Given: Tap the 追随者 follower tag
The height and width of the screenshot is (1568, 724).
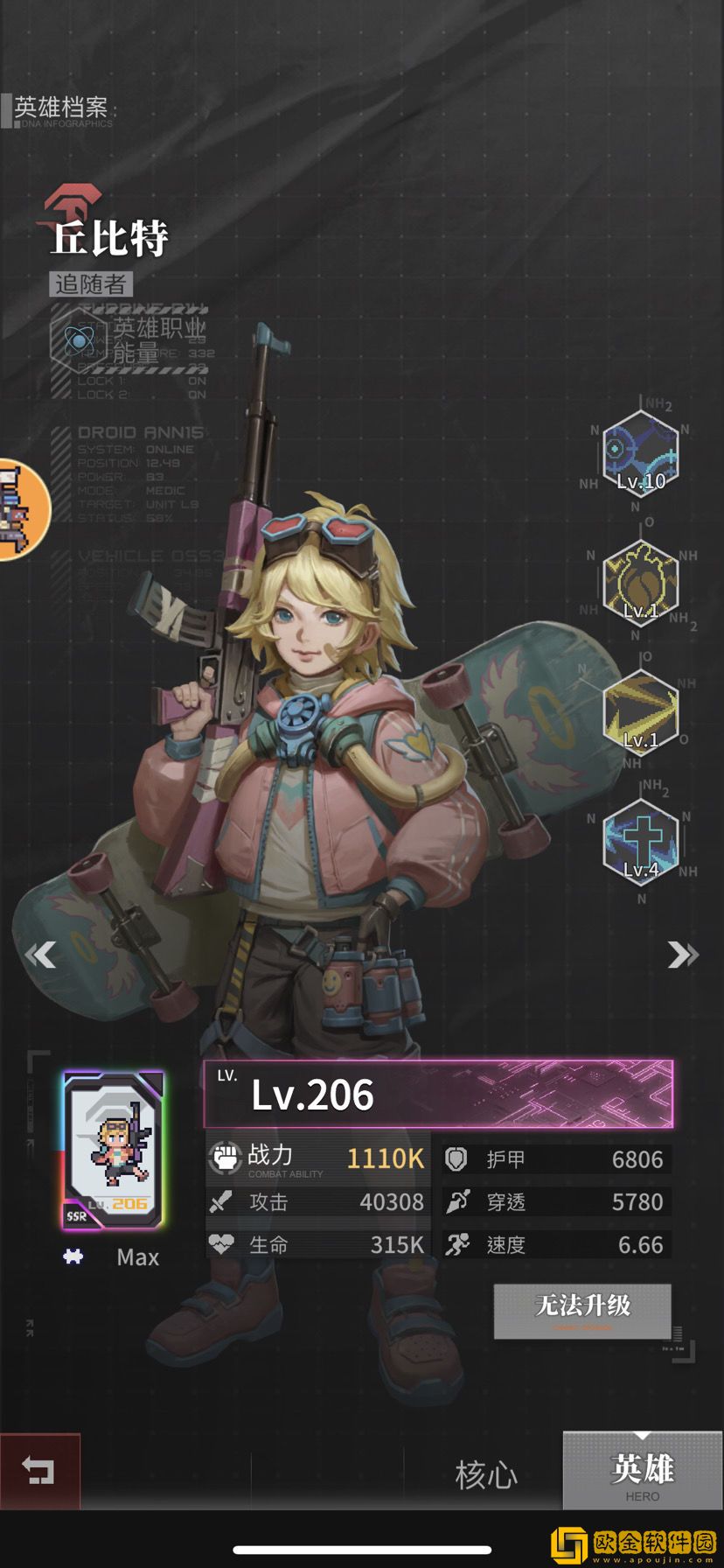Looking at the screenshot, I should tap(91, 284).
